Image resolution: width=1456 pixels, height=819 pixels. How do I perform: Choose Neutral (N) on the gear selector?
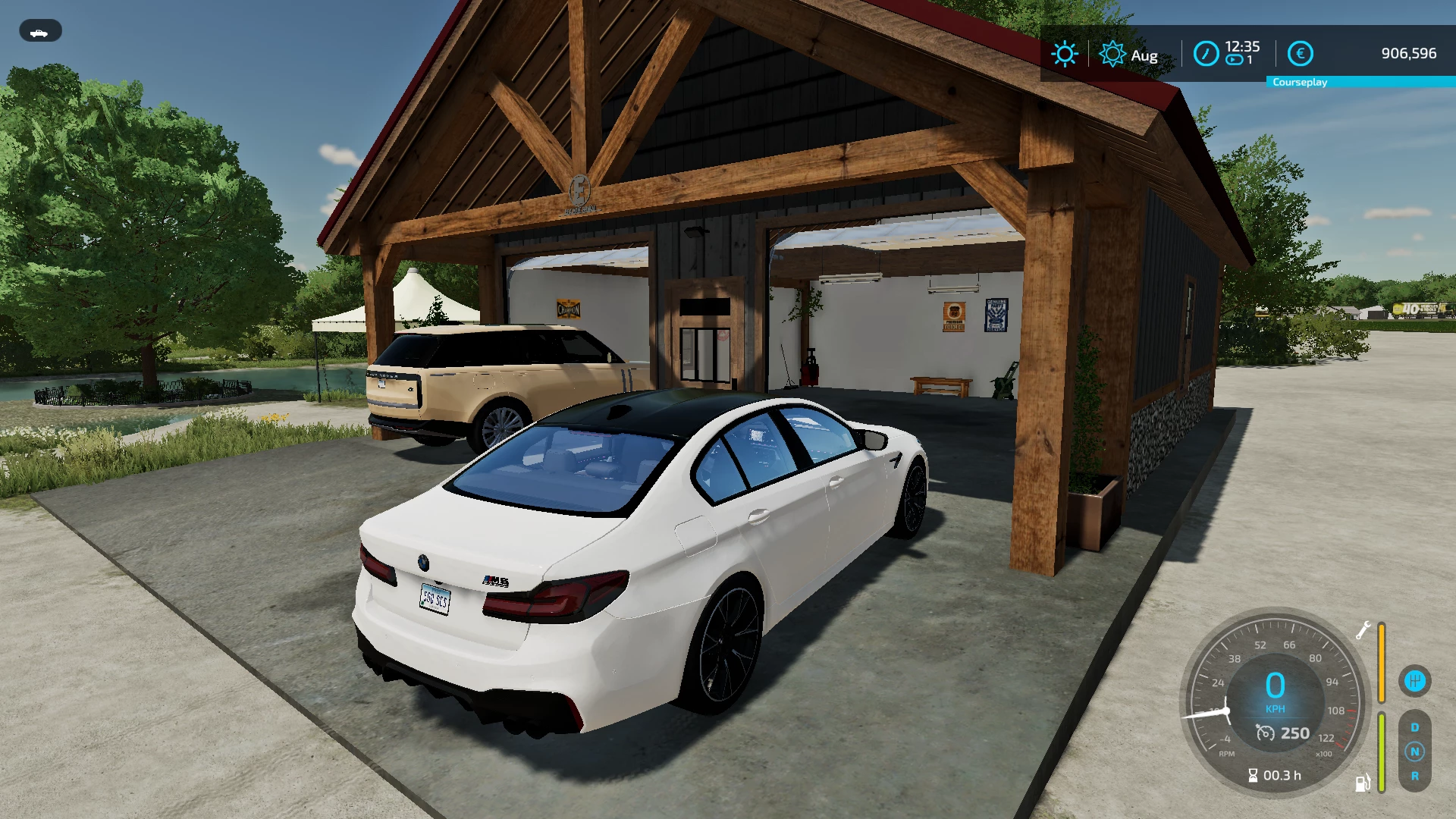(x=1414, y=752)
